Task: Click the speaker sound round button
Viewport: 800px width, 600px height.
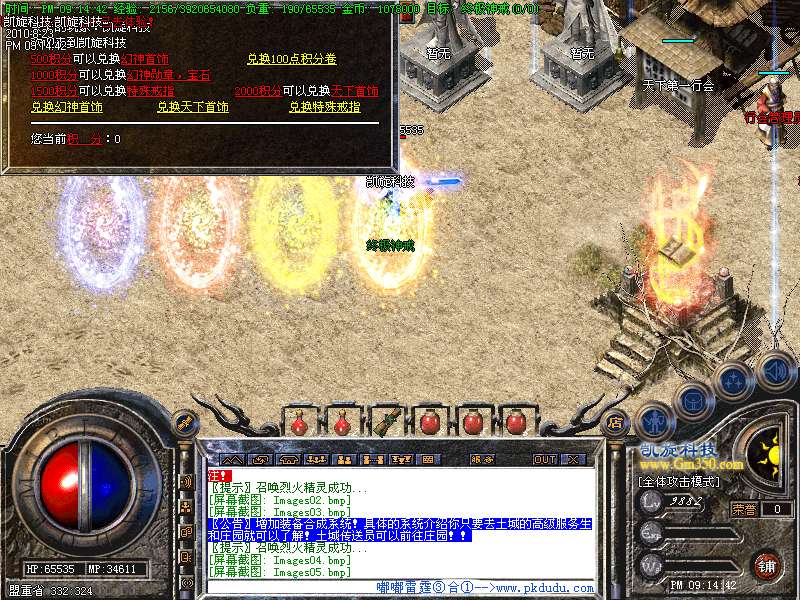Action: 774,372
